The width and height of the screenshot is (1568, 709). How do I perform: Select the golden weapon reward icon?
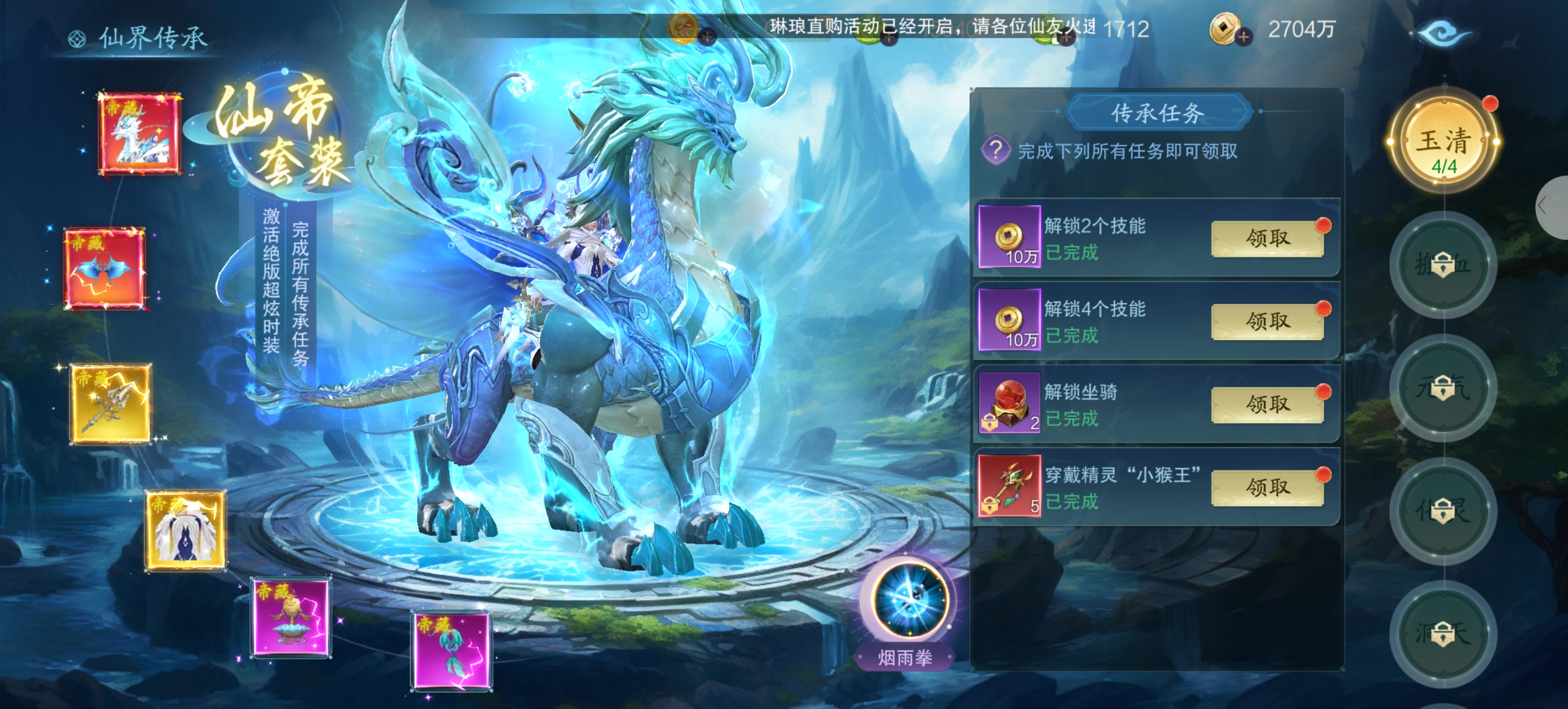pyautogui.click(x=110, y=403)
